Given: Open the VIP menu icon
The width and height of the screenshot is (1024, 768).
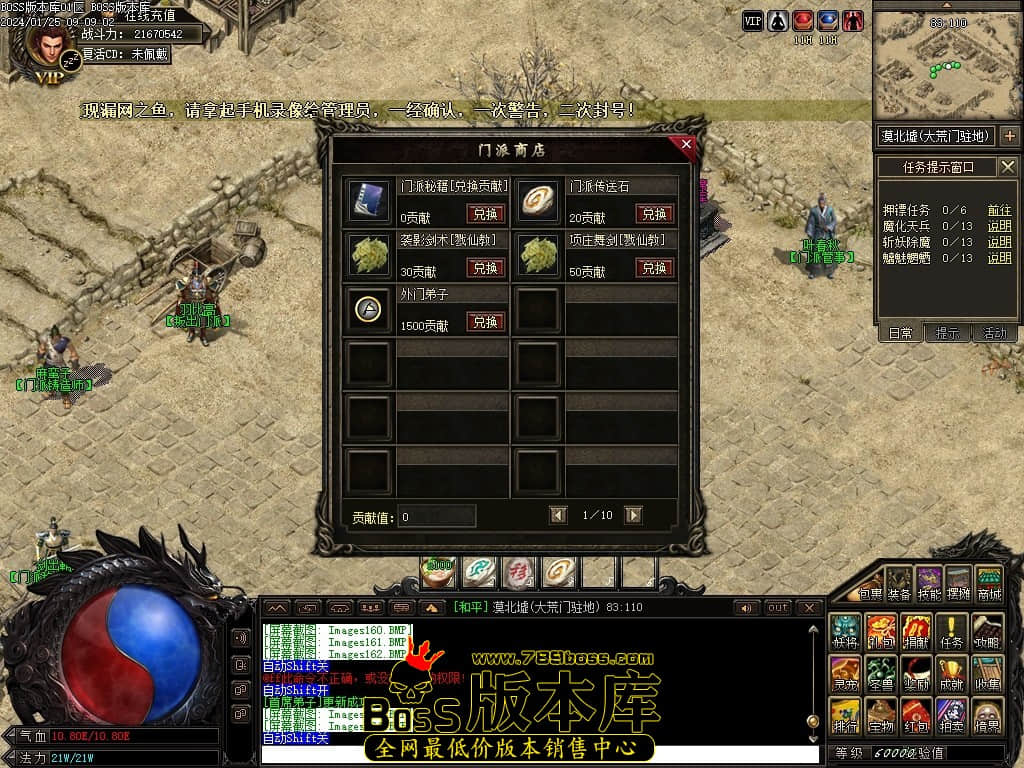Looking at the screenshot, I should 753,20.
